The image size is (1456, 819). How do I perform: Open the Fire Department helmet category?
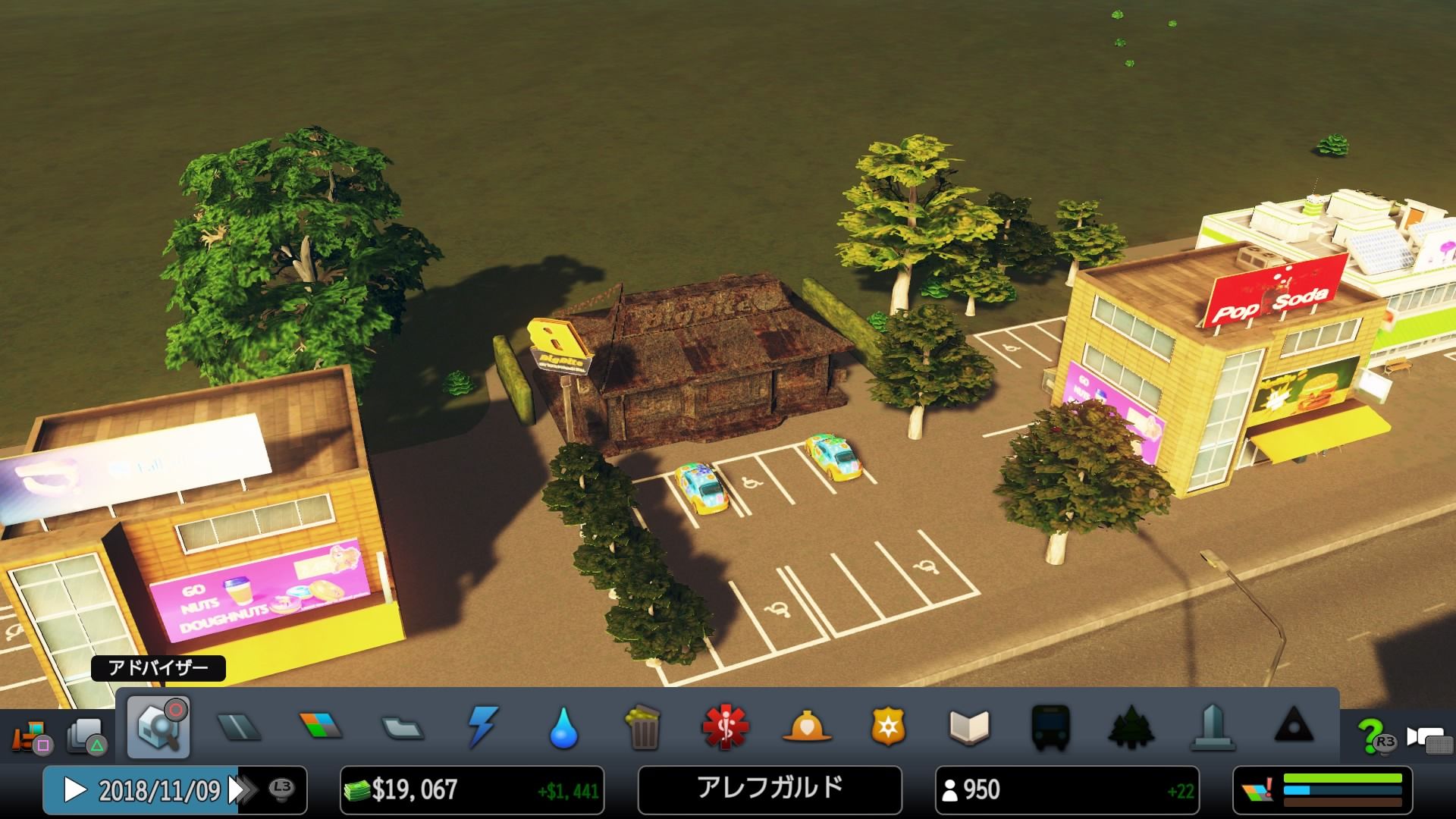coord(807,727)
